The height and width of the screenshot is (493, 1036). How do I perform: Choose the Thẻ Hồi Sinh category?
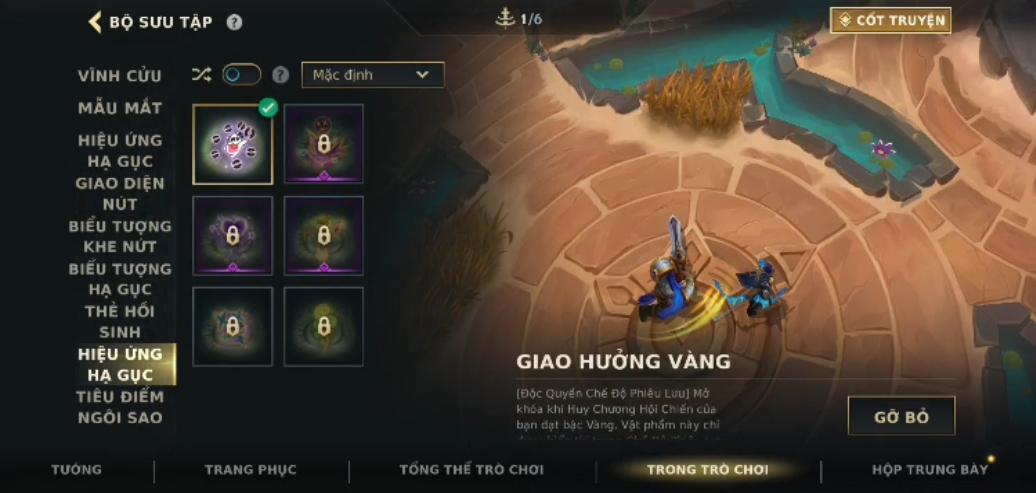(120, 321)
